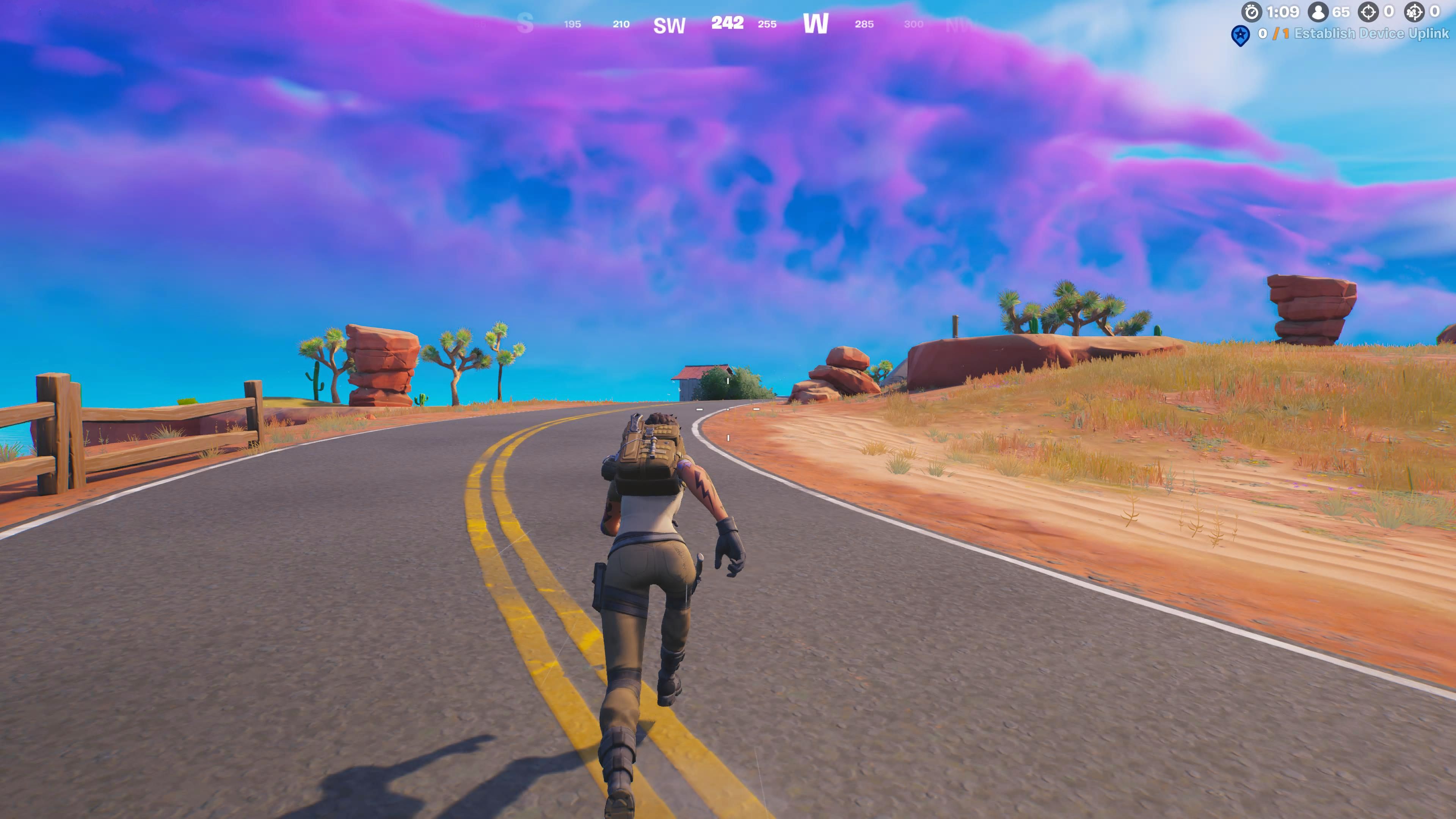The height and width of the screenshot is (819, 1456).
Task: Click the player count number 65
Action: point(1341,11)
